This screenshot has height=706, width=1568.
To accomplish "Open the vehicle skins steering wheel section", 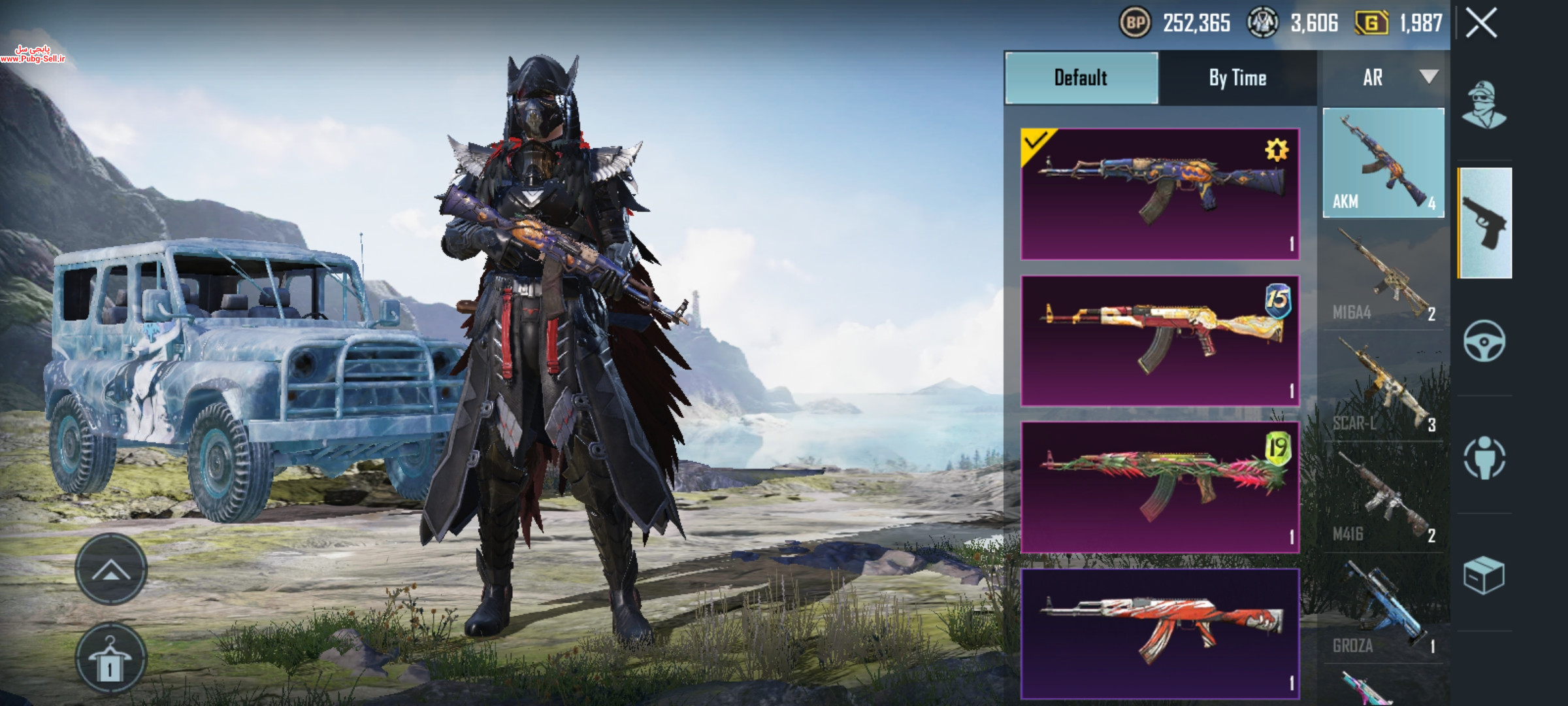I will tap(1484, 341).
